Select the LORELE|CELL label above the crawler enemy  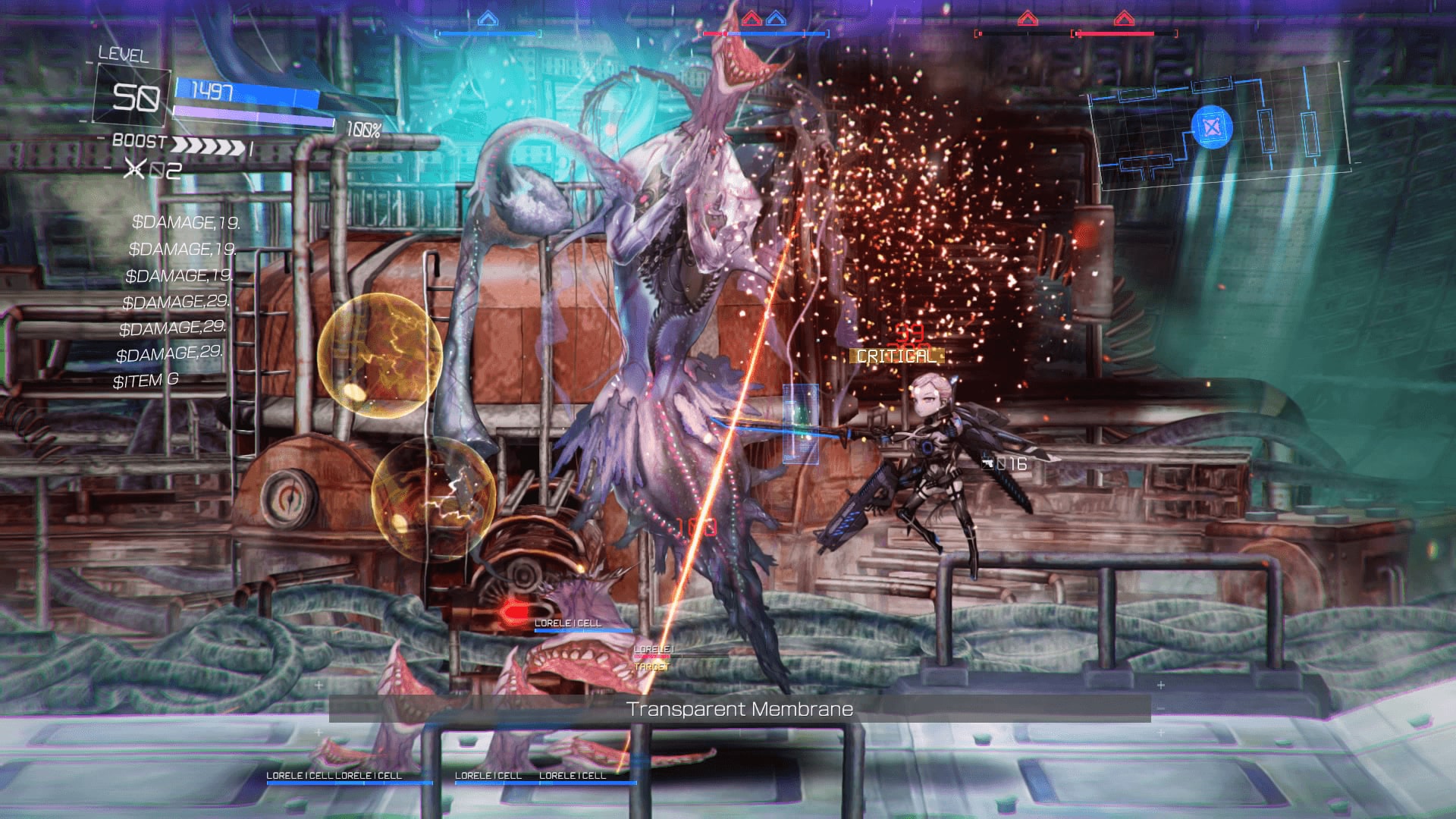[569, 622]
